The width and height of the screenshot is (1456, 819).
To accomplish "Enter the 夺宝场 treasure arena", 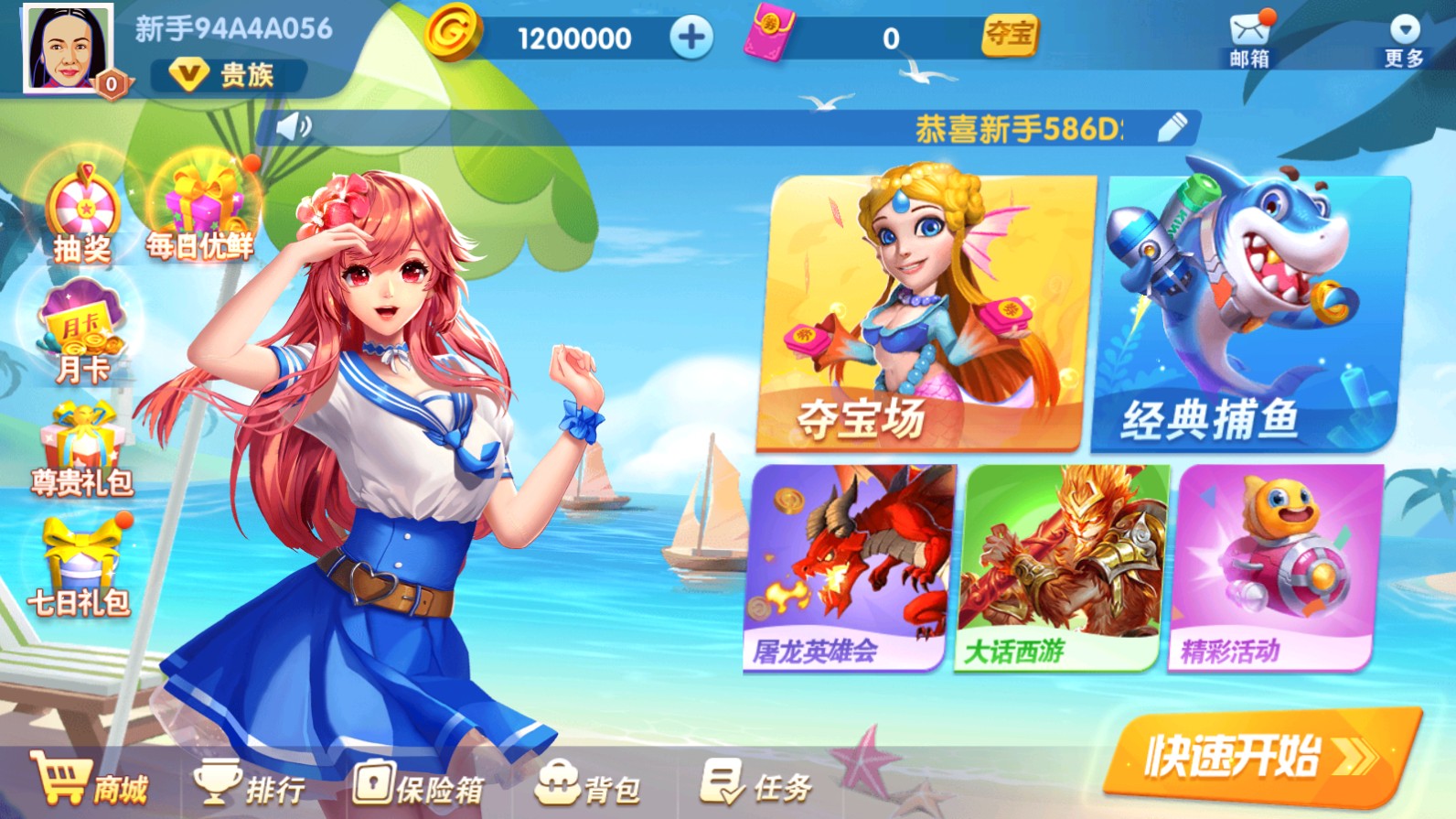I will (x=915, y=311).
